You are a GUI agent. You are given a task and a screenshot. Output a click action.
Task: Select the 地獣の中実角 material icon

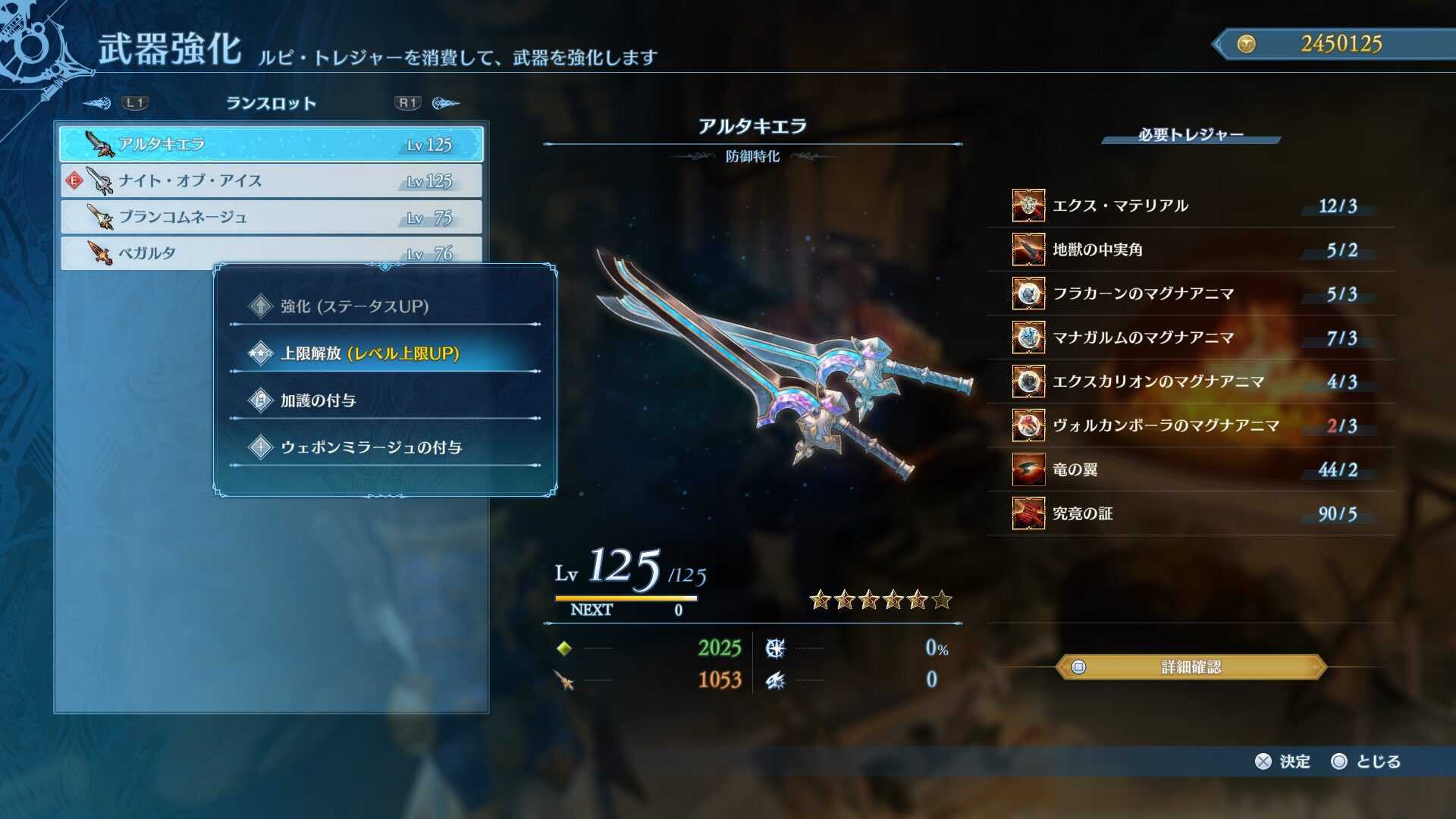click(1028, 249)
